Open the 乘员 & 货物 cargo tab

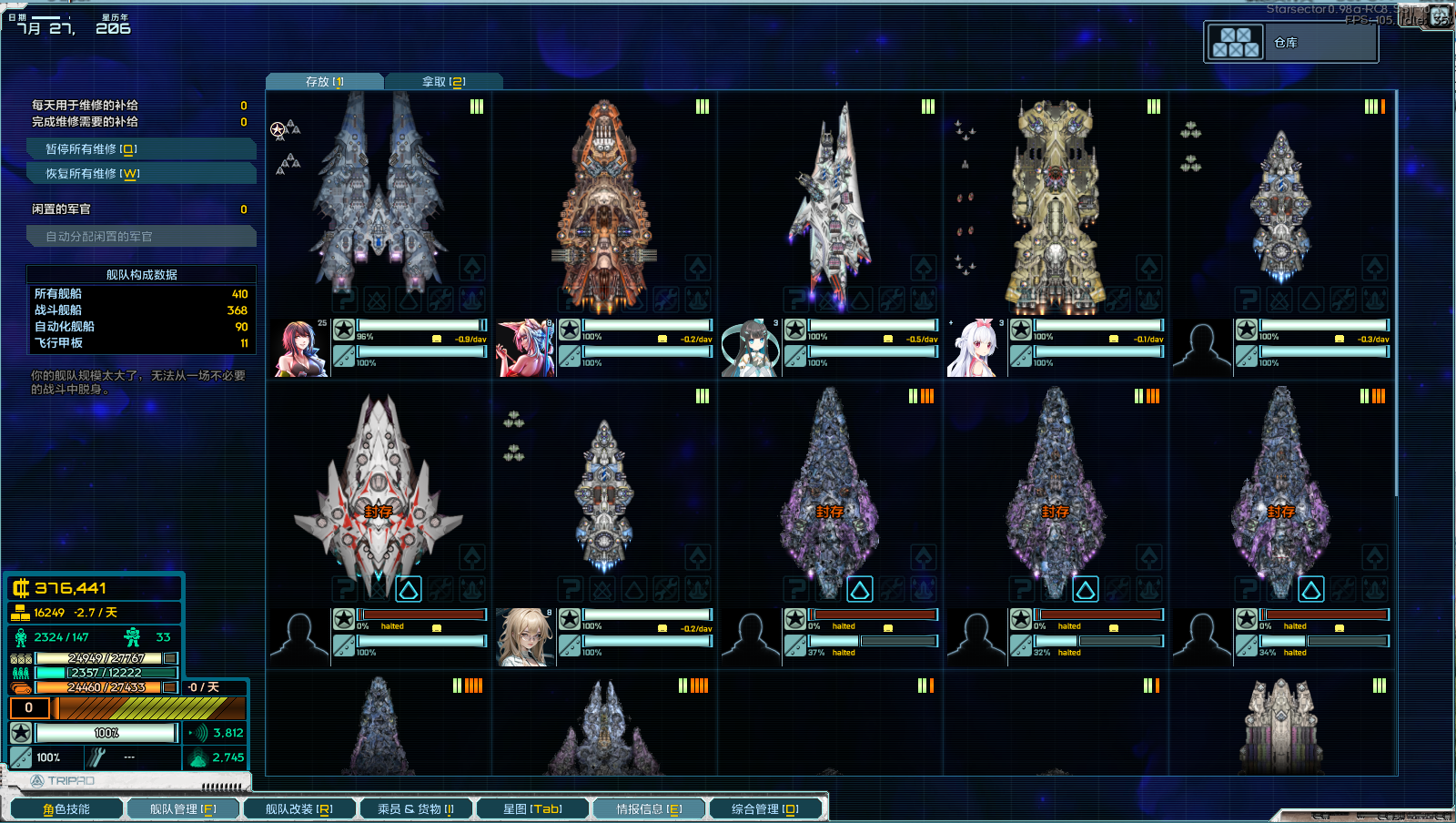click(x=415, y=808)
